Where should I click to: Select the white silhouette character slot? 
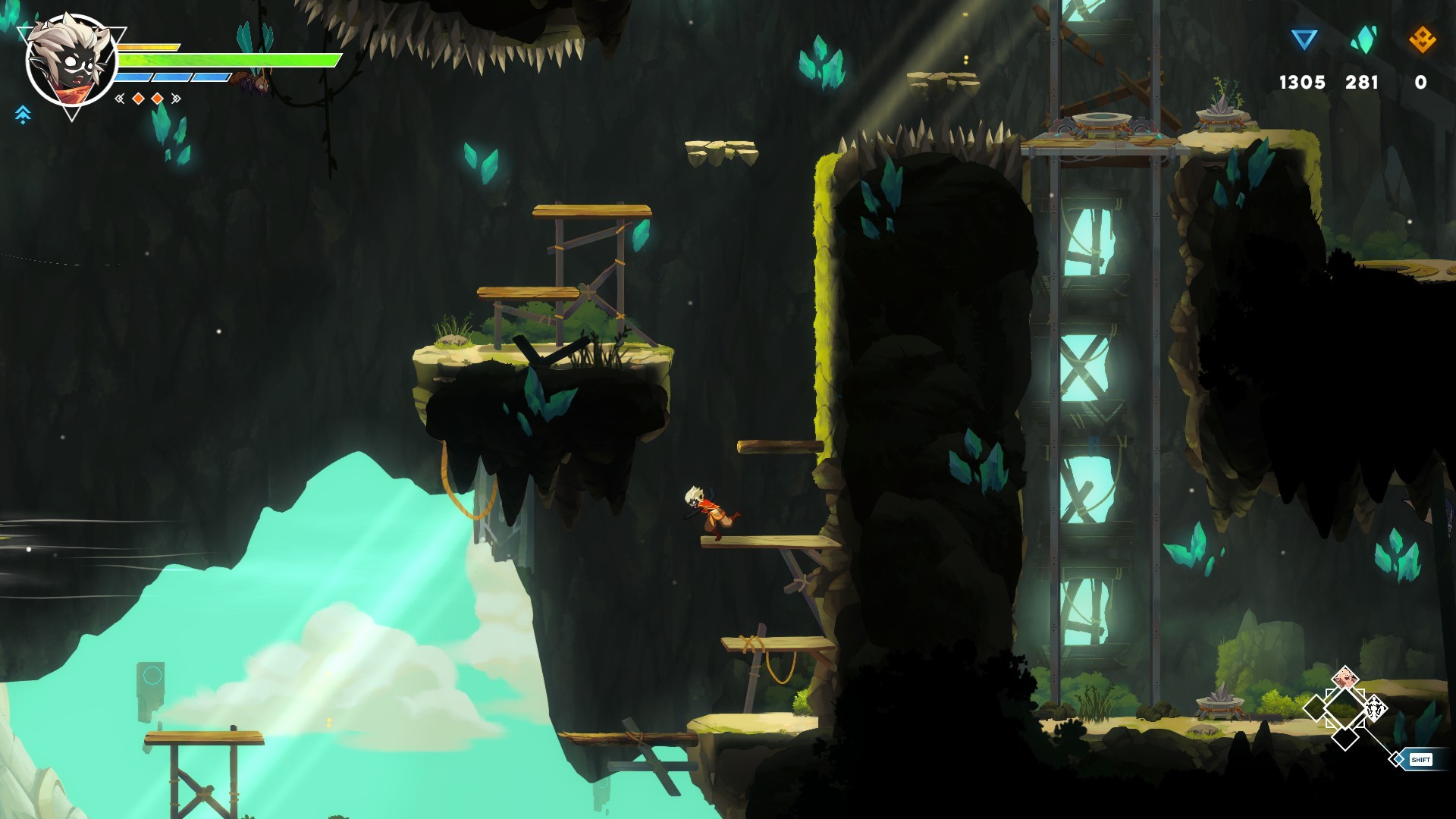click(1375, 710)
